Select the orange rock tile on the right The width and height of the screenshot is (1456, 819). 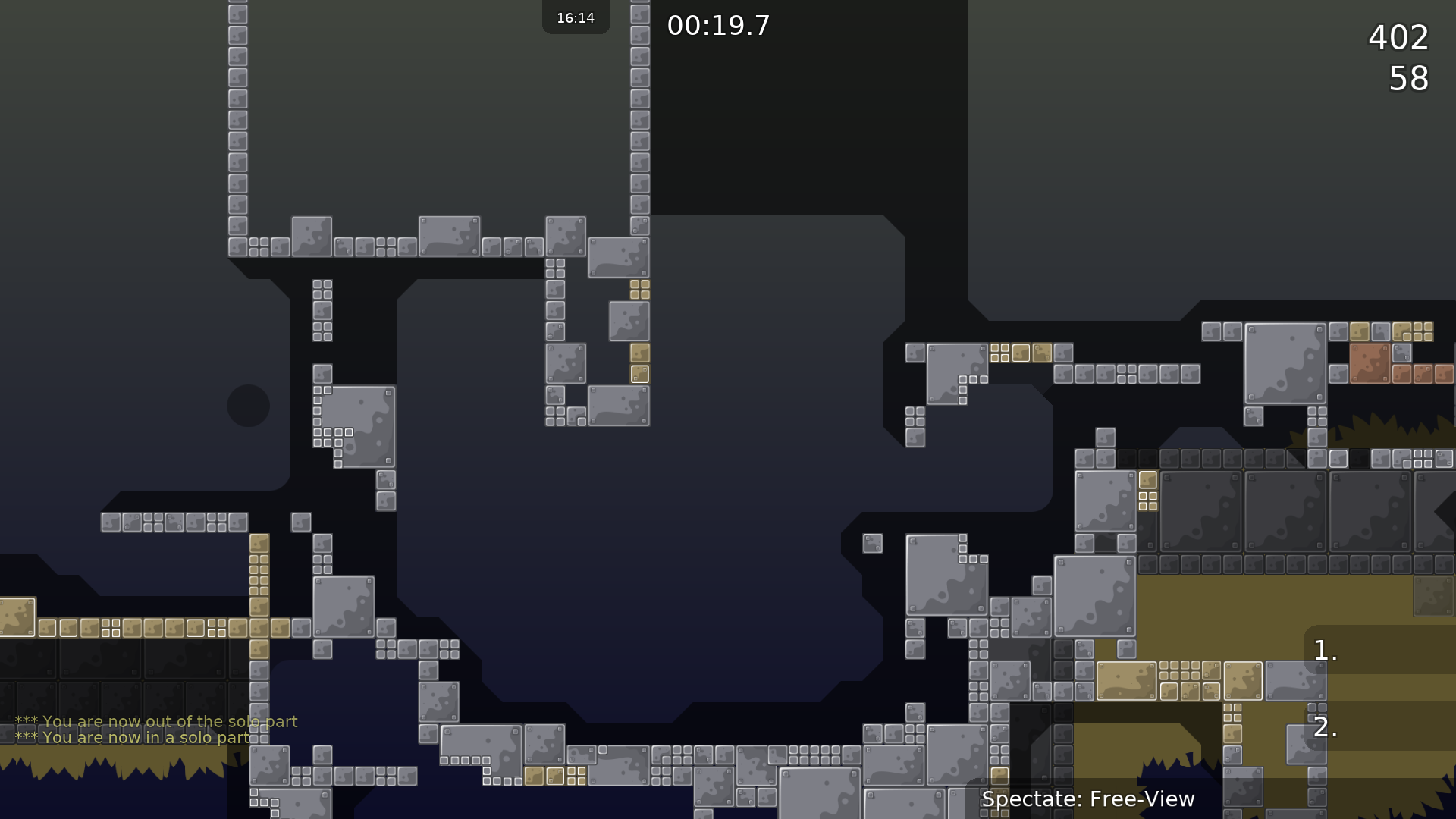[1370, 362]
